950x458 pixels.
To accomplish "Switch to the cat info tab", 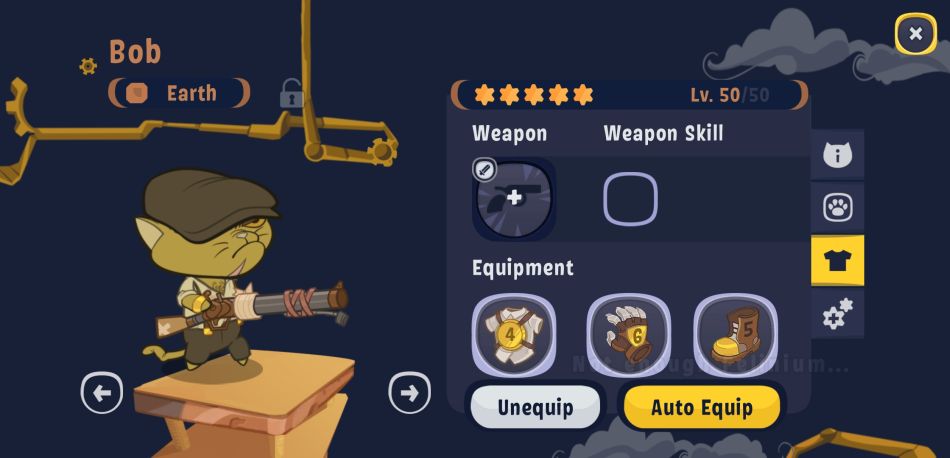I will [x=837, y=155].
